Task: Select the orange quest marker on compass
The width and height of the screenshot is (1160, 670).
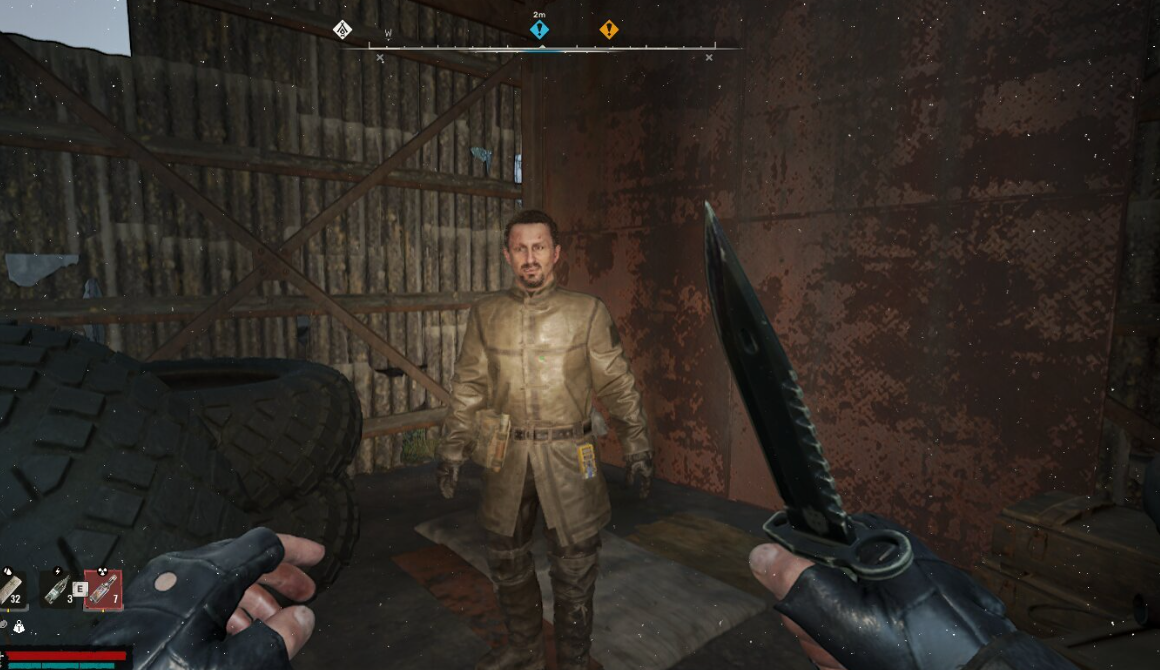Action: tap(608, 30)
